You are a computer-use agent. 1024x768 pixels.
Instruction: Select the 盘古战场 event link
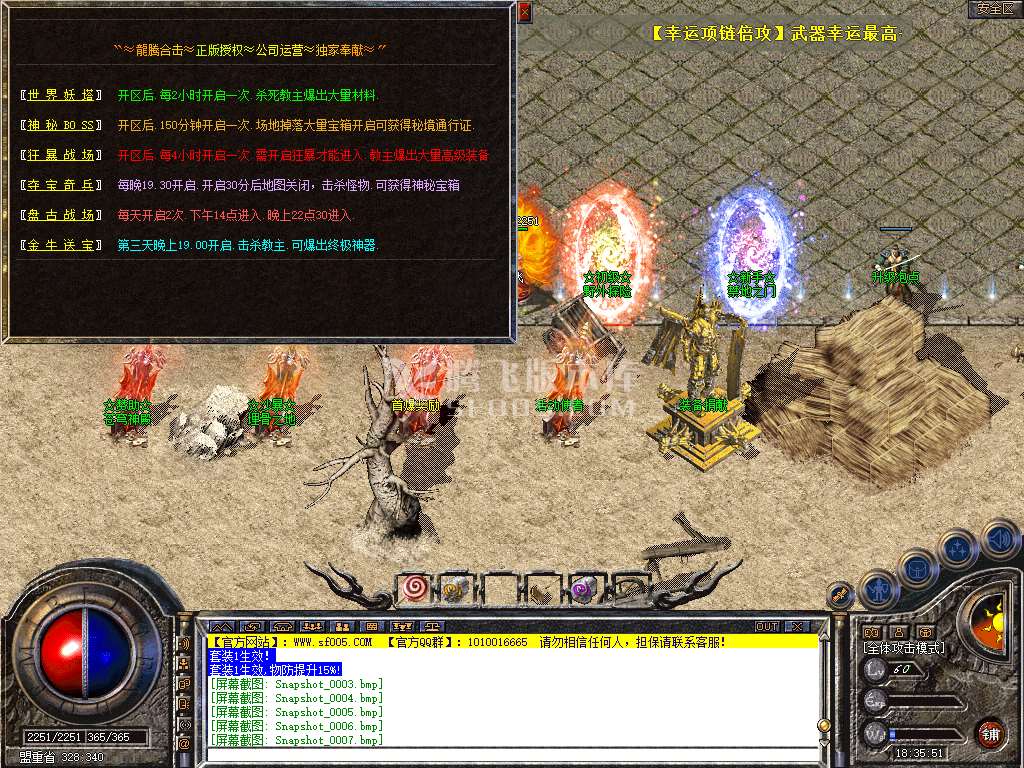62,215
